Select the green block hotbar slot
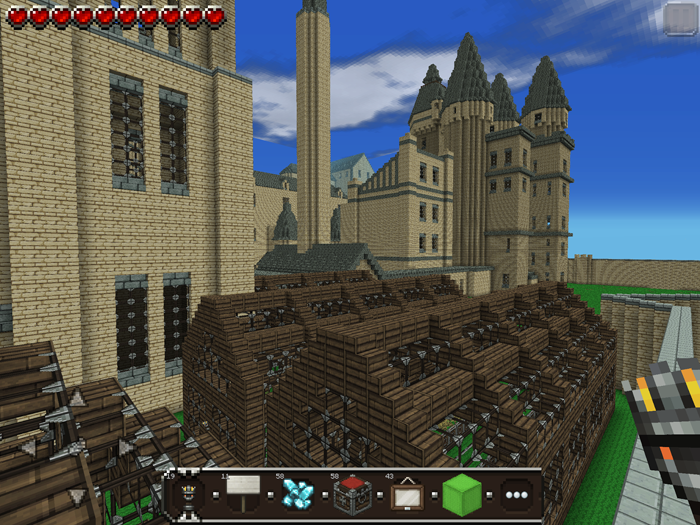Viewport: 700px width, 525px height. click(462, 494)
